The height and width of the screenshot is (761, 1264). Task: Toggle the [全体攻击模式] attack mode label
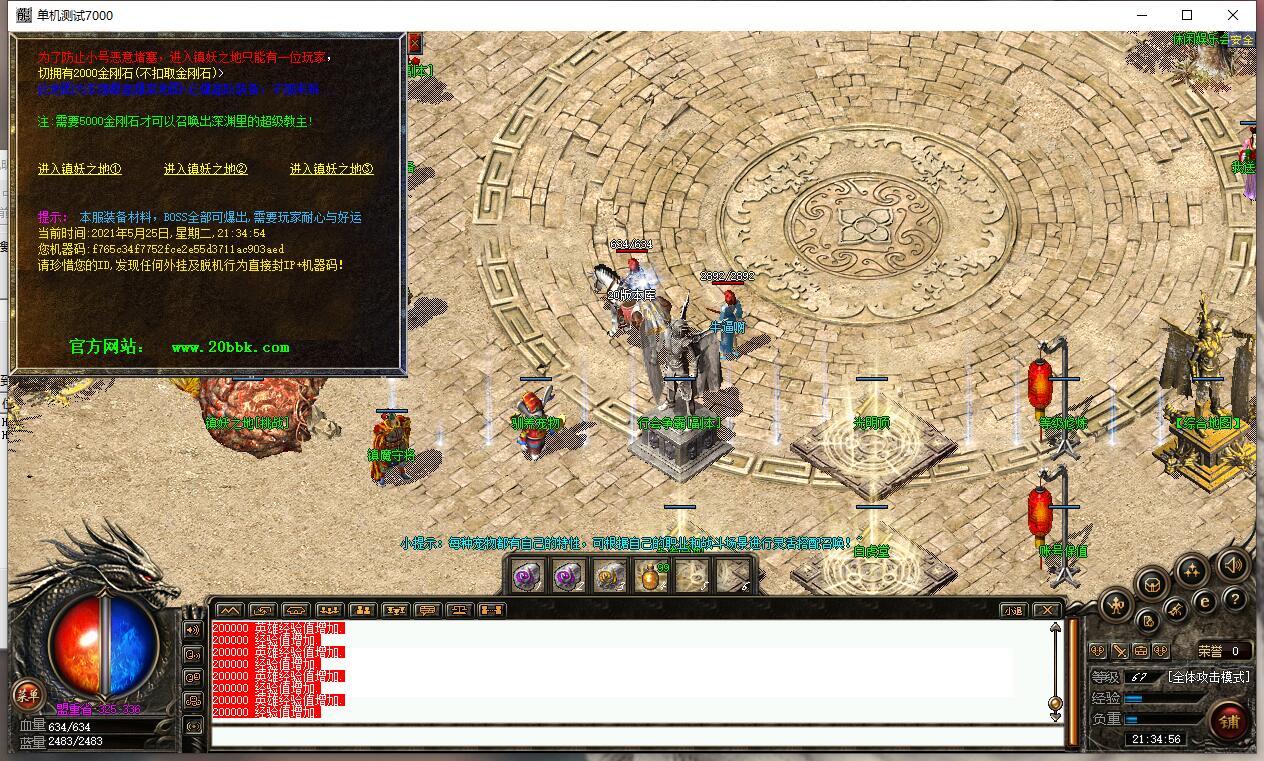1208,677
